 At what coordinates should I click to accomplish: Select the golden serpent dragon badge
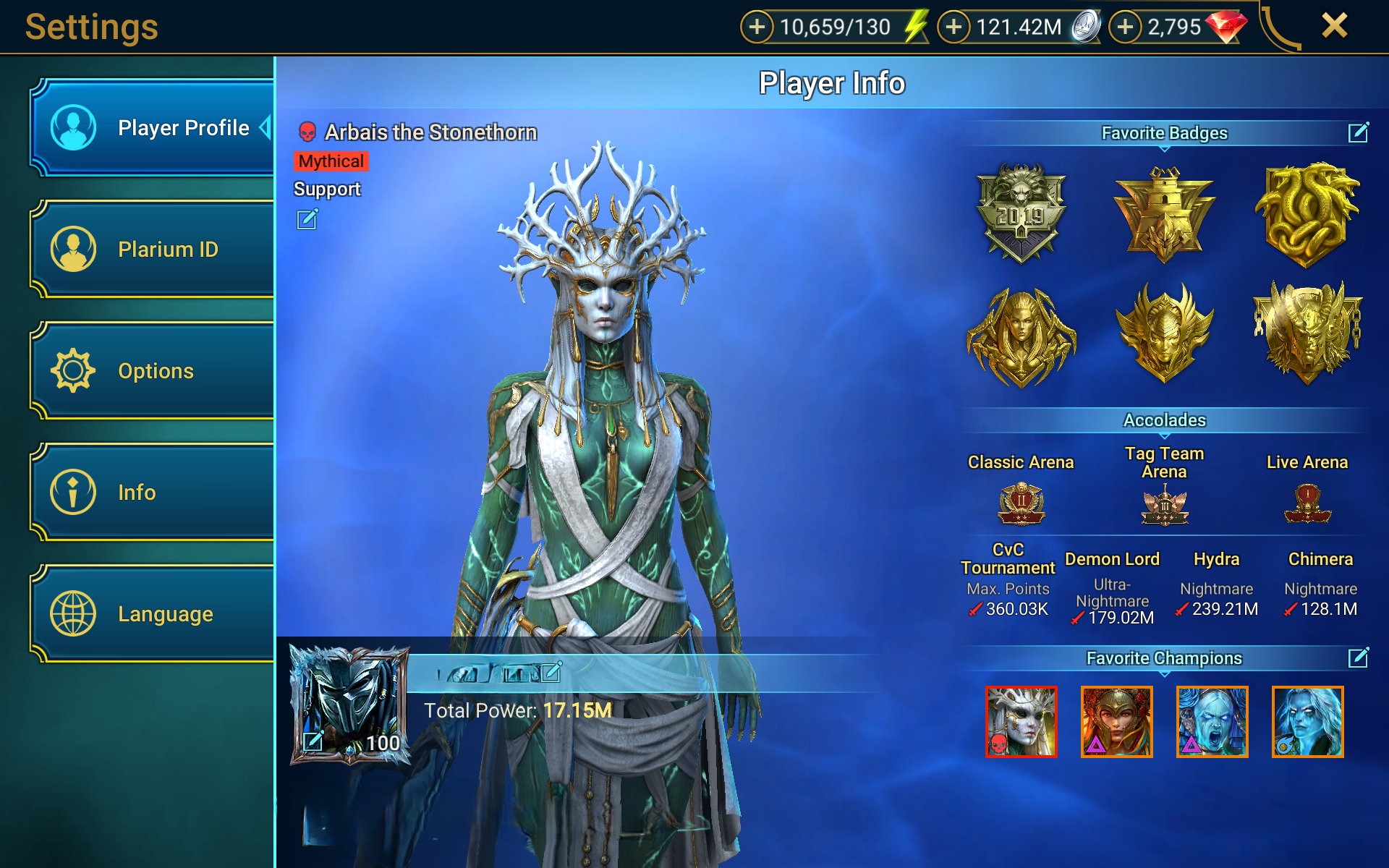click(x=1307, y=213)
